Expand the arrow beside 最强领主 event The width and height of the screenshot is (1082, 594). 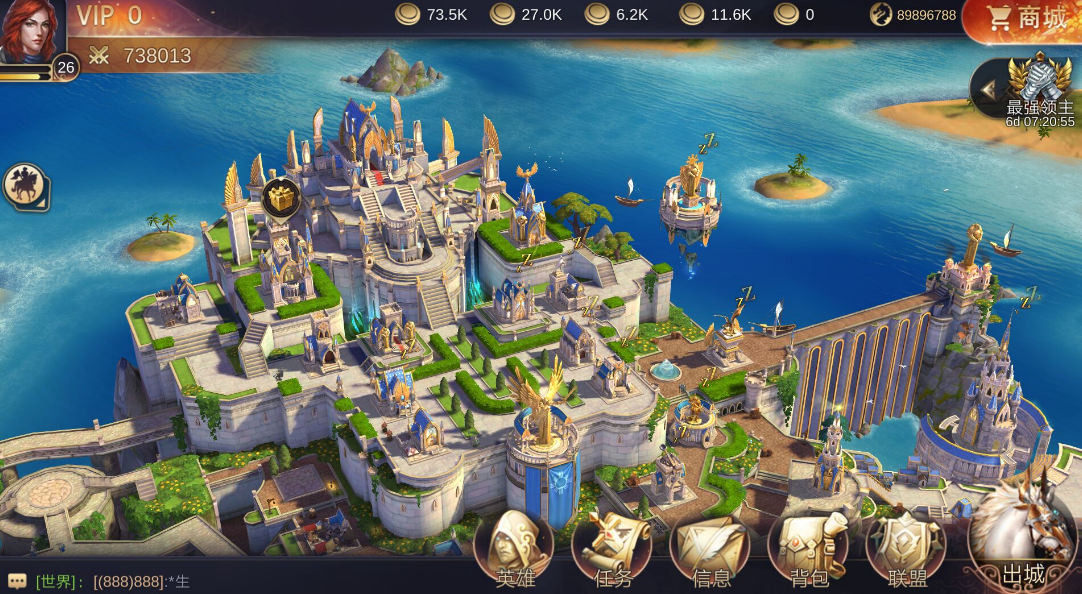[x=988, y=90]
